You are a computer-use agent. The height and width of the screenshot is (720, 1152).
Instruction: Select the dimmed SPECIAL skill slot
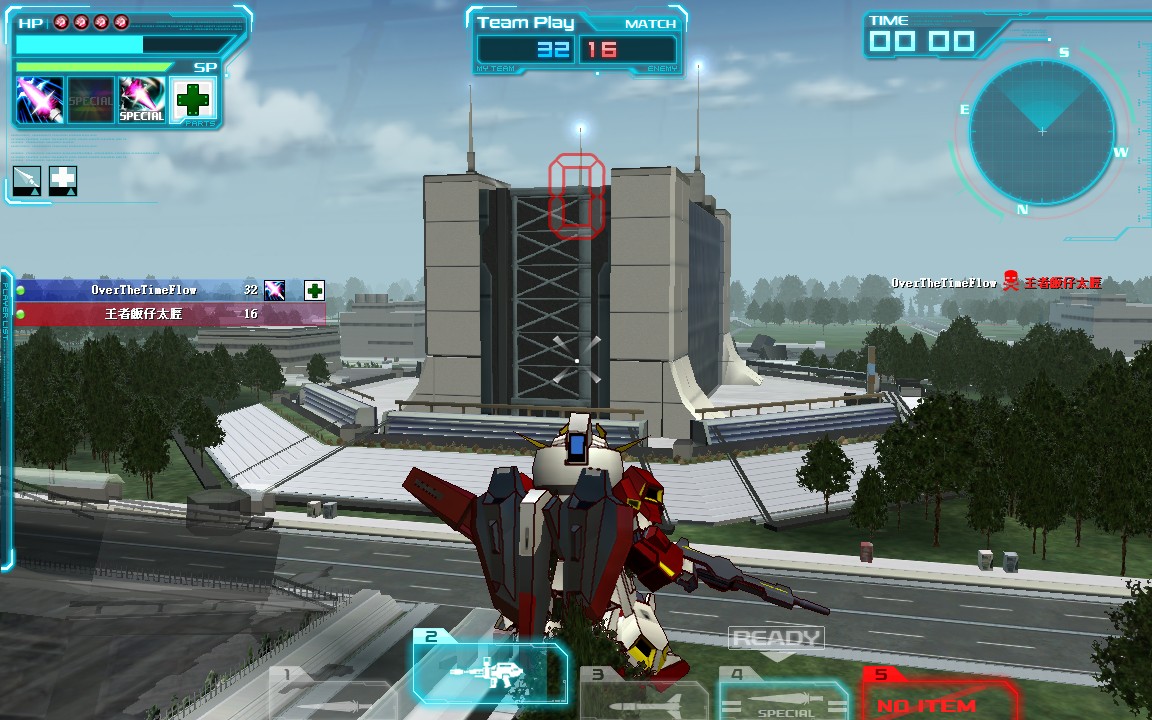pos(91,100)
